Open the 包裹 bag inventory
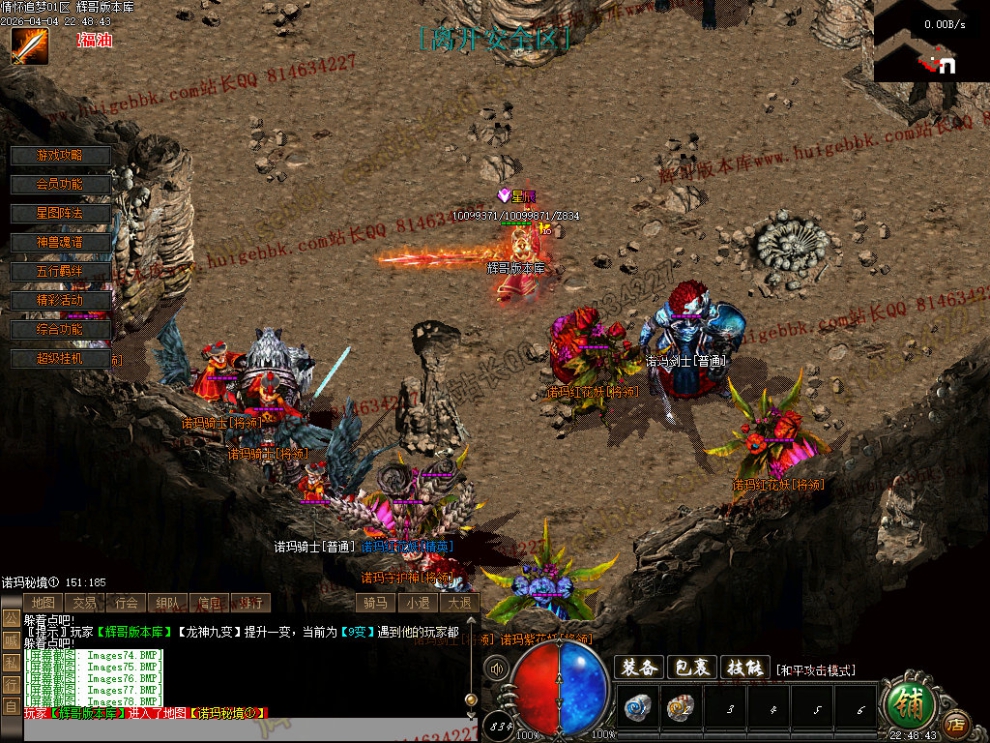The width and height of the screenshot is (990, 743). (691, 668)
